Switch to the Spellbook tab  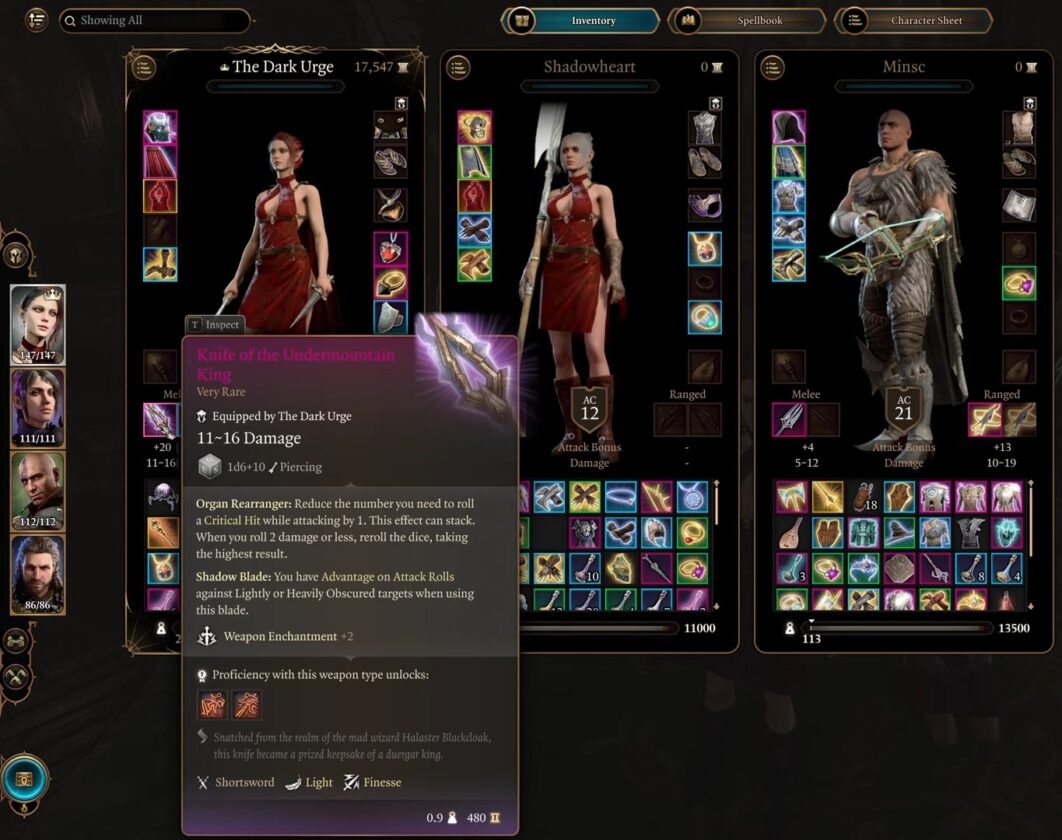748,20
